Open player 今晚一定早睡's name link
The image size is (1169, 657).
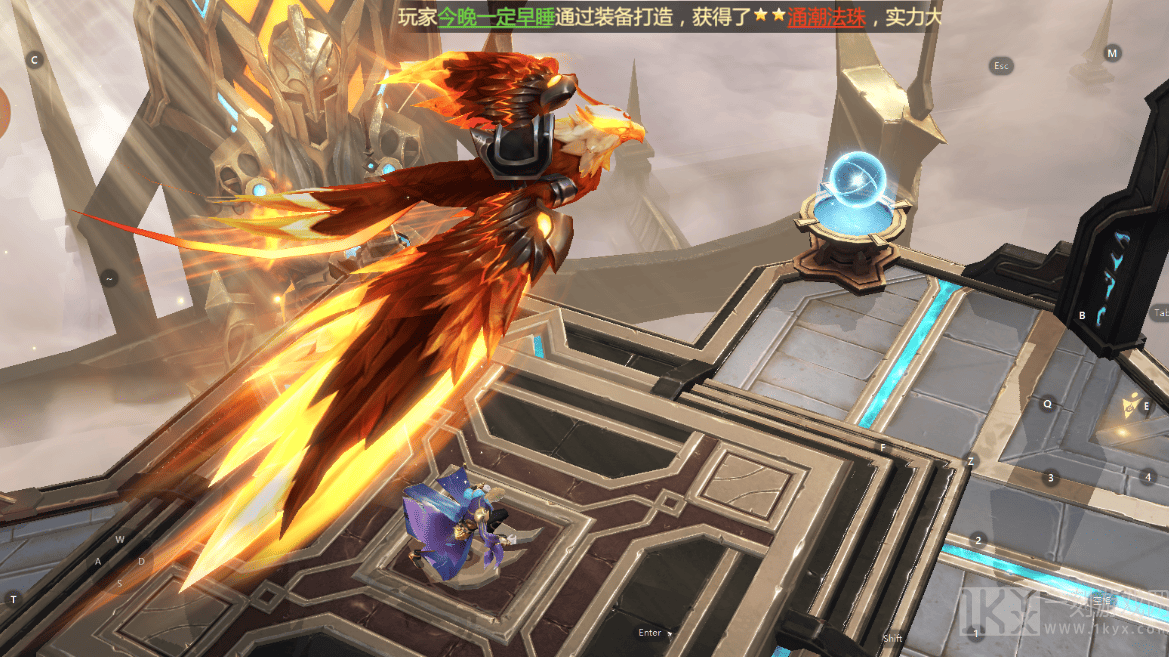click(496, 17)
